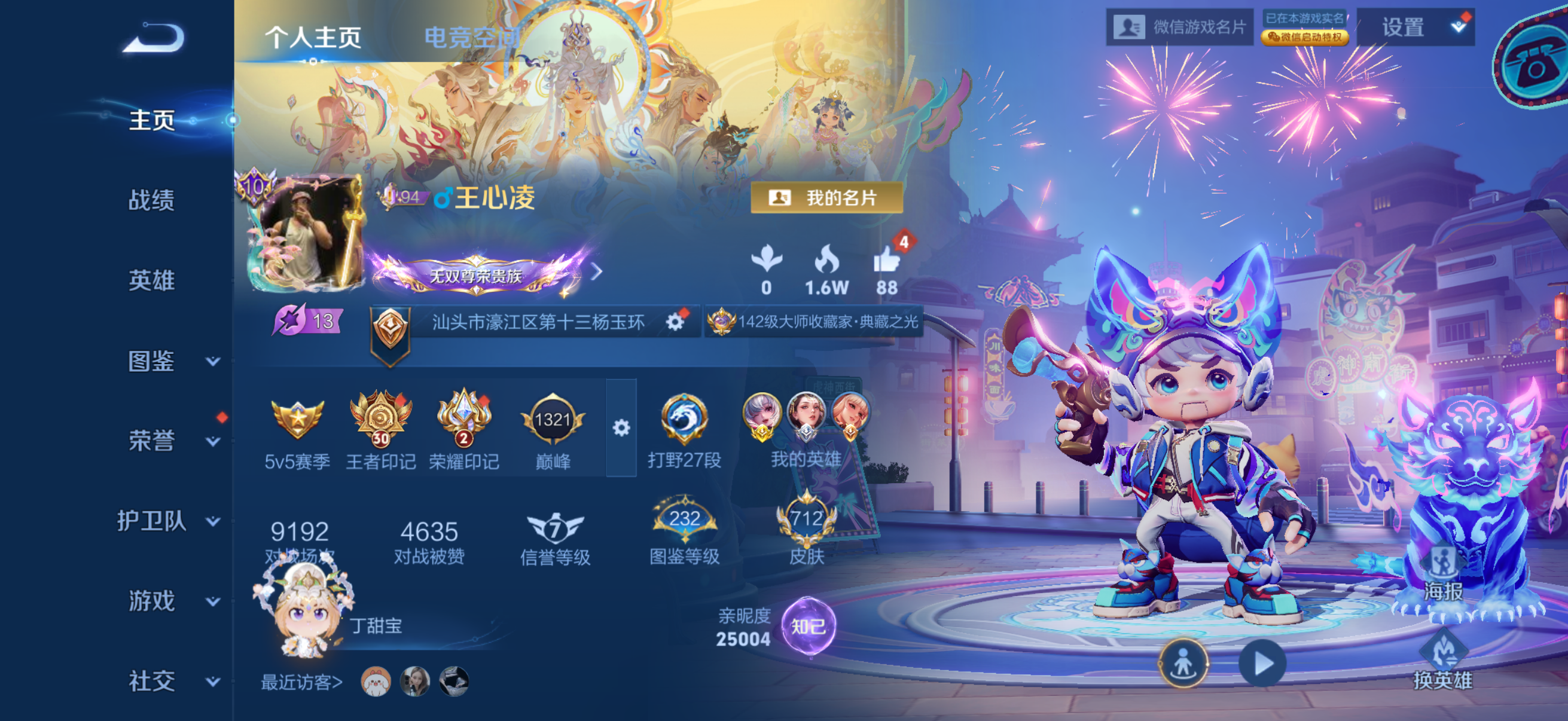The width and height of the screenshot is (1568, 721).
Task: Select 英雄 in the sidebar
Action: point(151,280)
